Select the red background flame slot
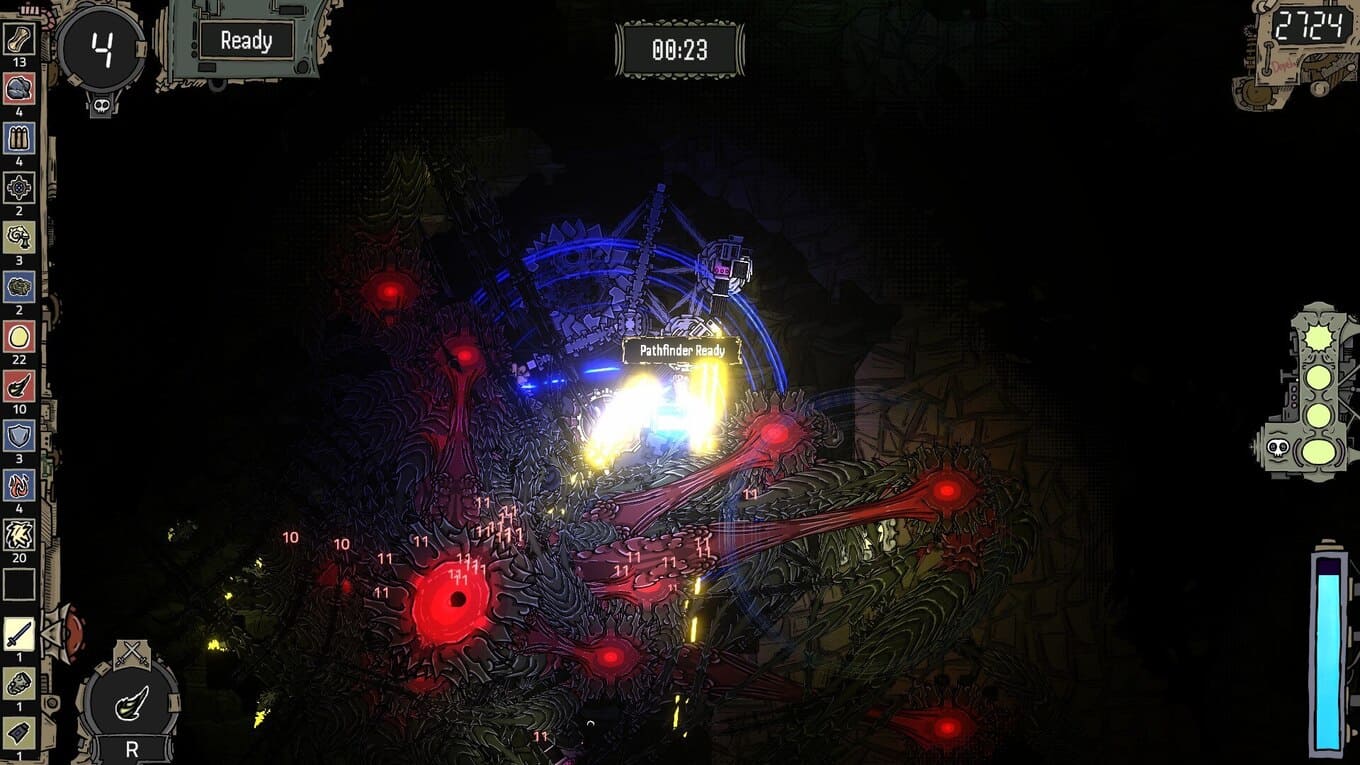Screen dimensions: 1360x765 click(x=19, y=386)
